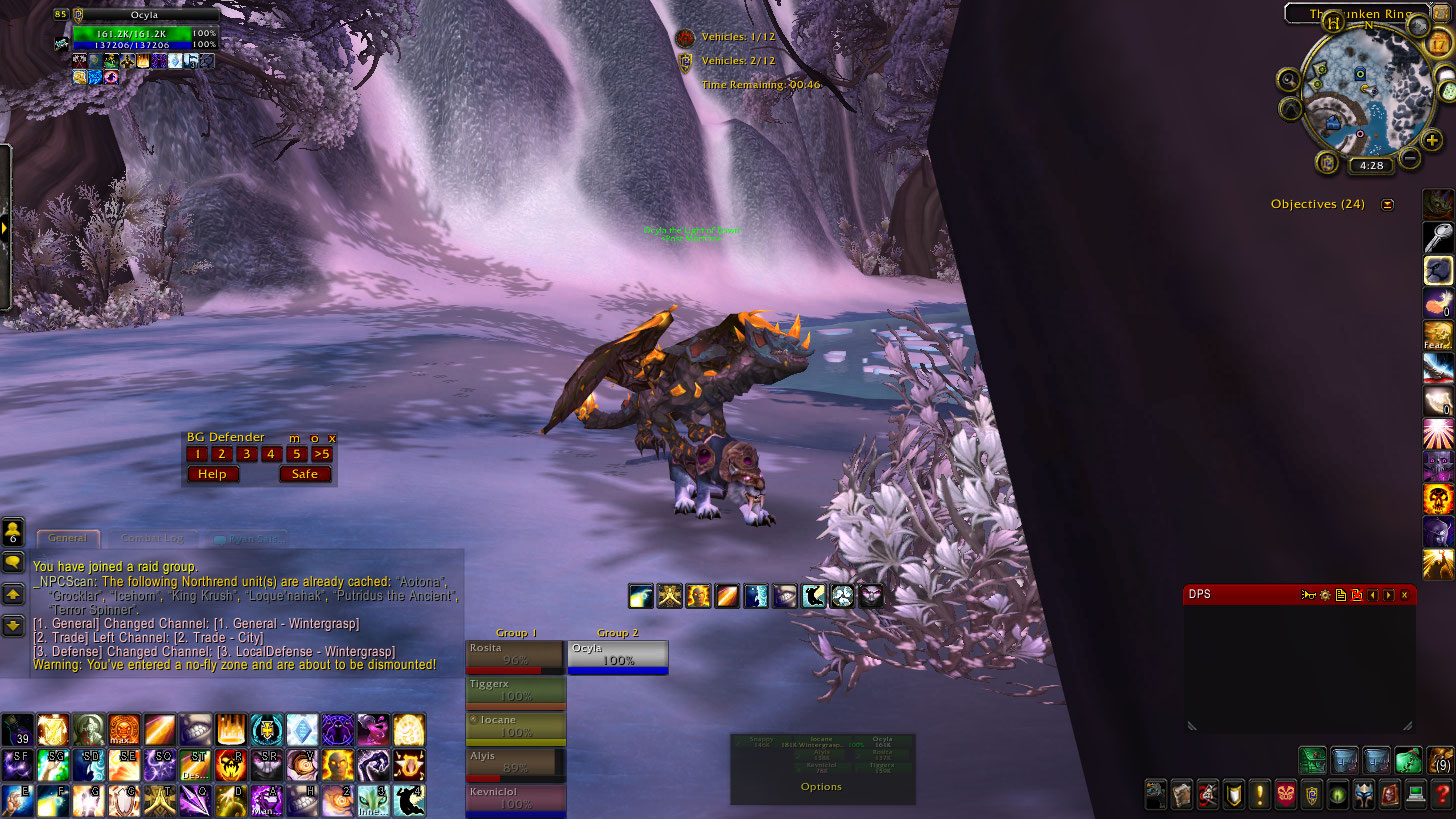The height and width of the screenshot is (819, 1456).
Task: Zoom out the minimap with minus
Action: tap(1410, 158)
